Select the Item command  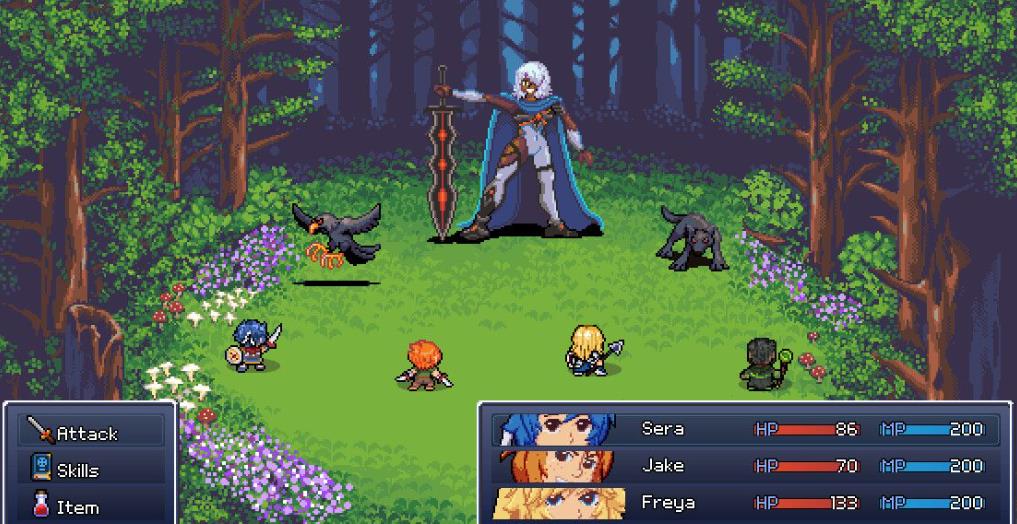(x=78, y=507)
